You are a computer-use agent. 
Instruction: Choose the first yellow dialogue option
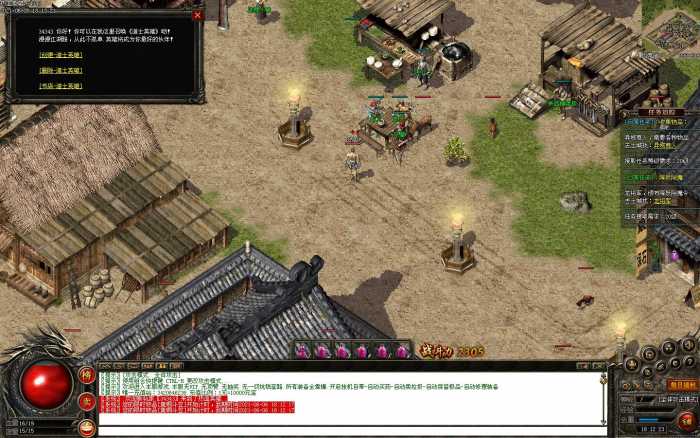click(x=61, y=55)
